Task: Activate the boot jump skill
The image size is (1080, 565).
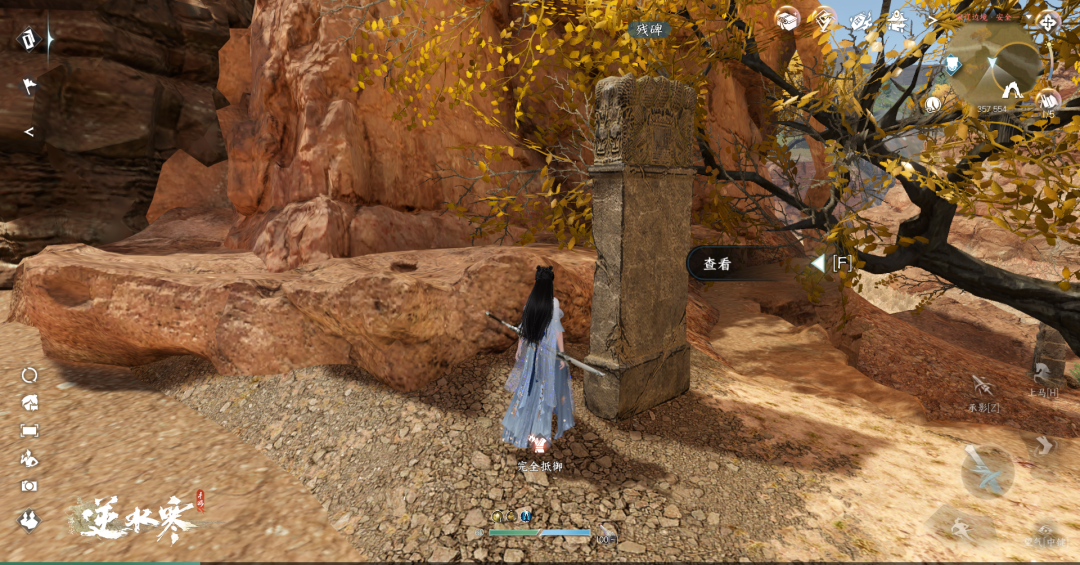Action: (x=1043, y=445)
